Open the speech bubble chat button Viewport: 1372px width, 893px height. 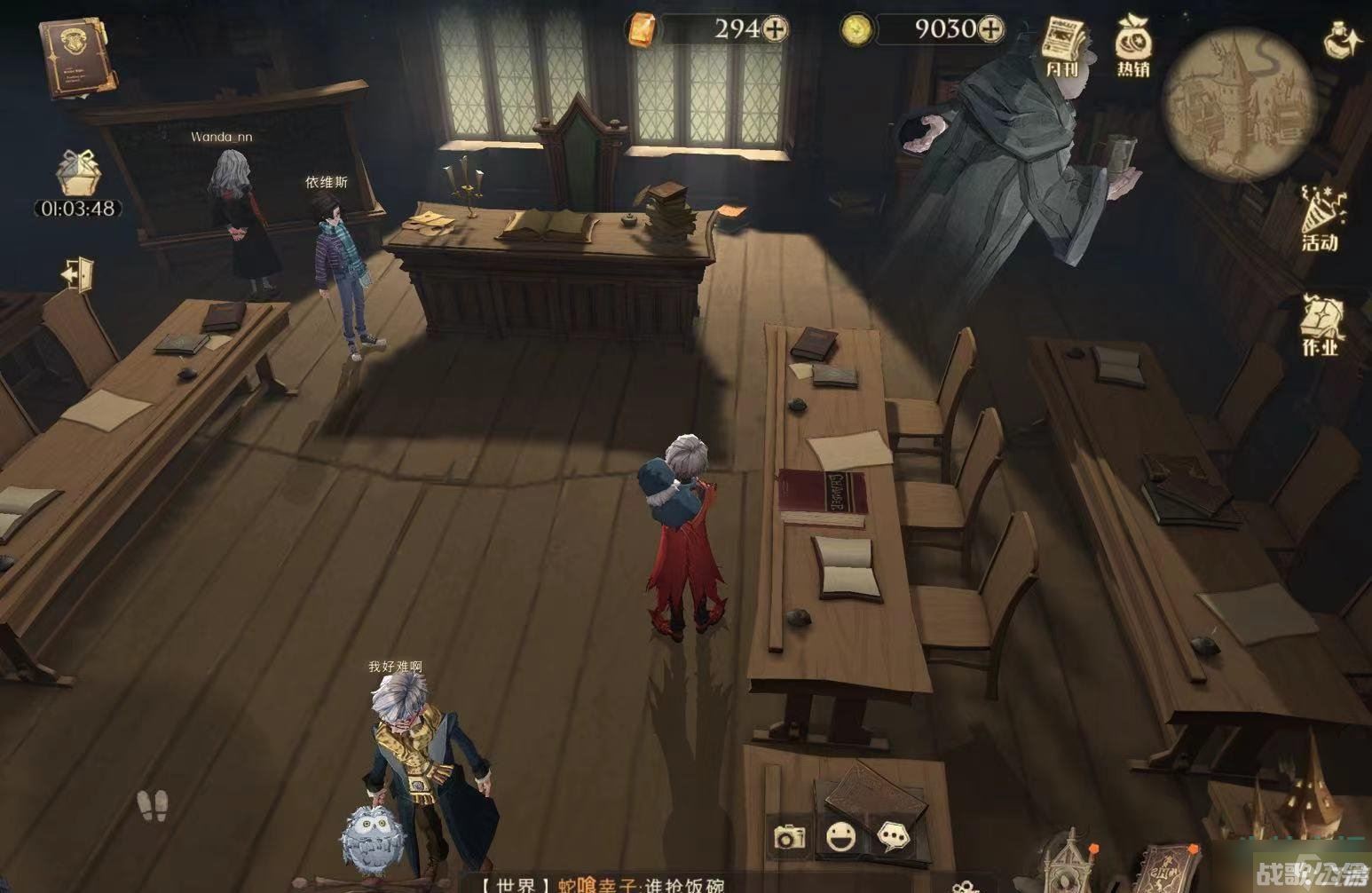pos(893,836)
